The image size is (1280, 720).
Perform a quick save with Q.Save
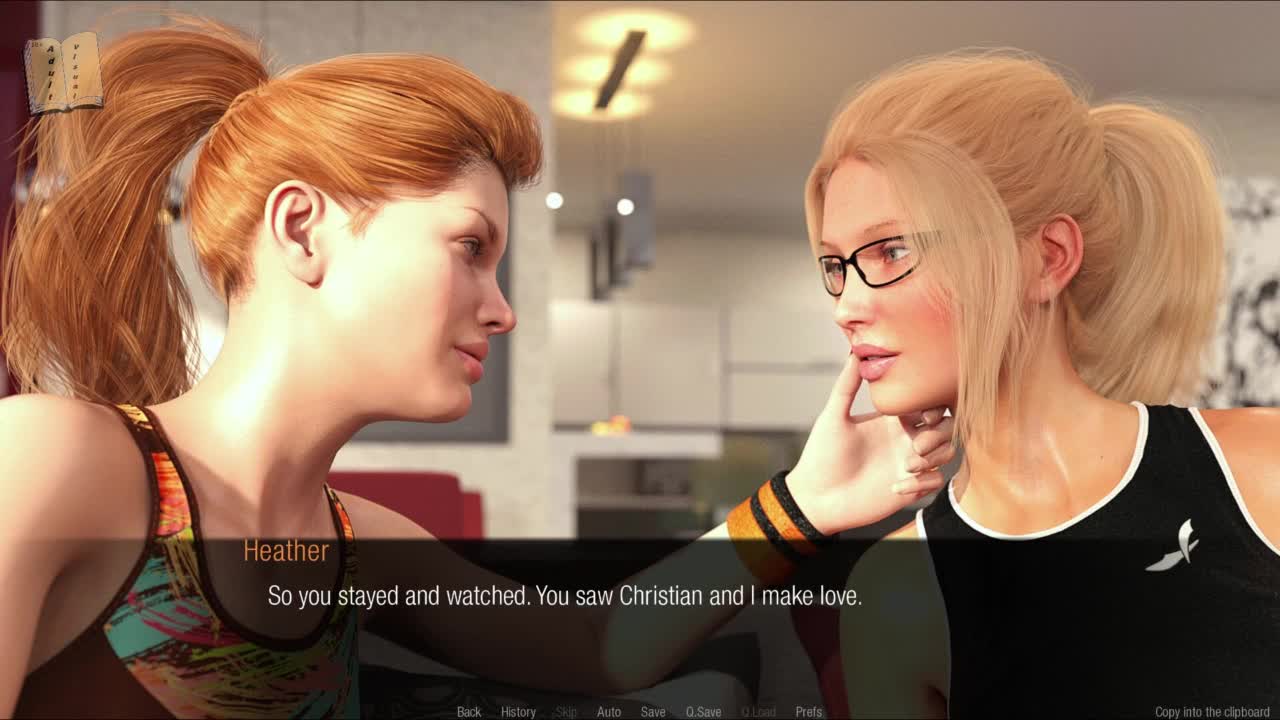pyautogui.click(x=703, y=712)
